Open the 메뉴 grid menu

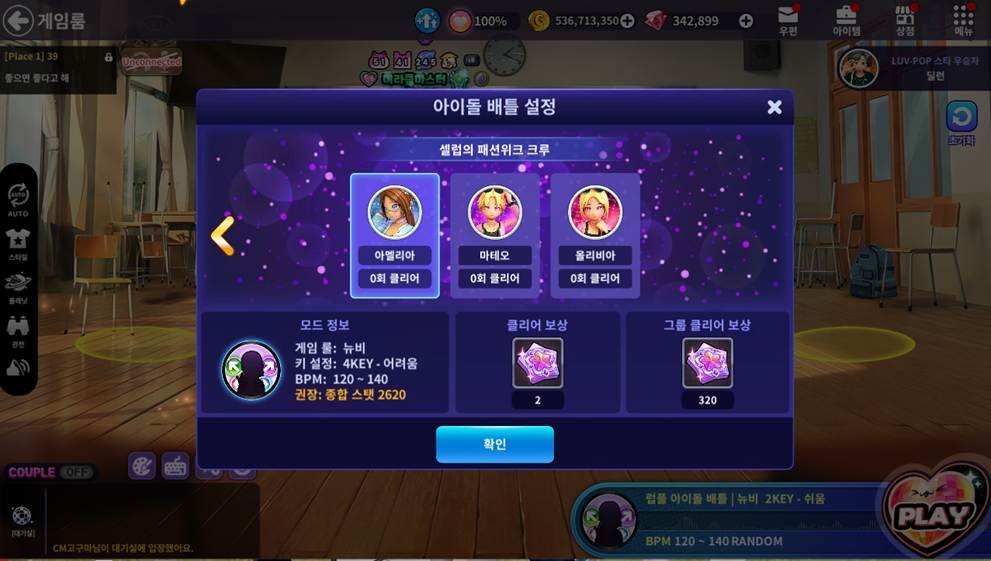click(x=963, y=19)
